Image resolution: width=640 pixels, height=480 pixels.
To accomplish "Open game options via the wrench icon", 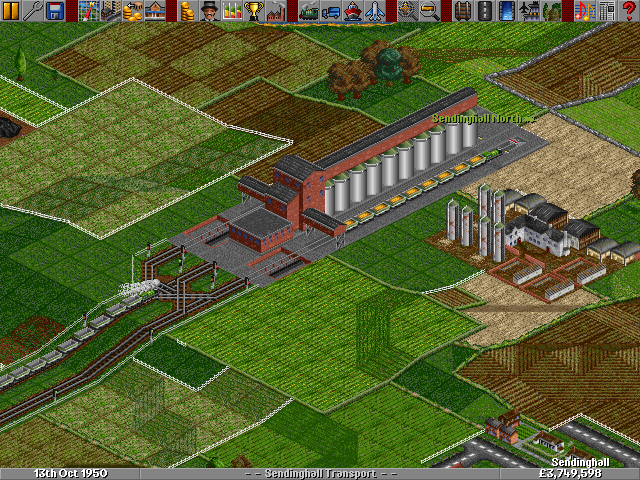I will coord(33,11).
